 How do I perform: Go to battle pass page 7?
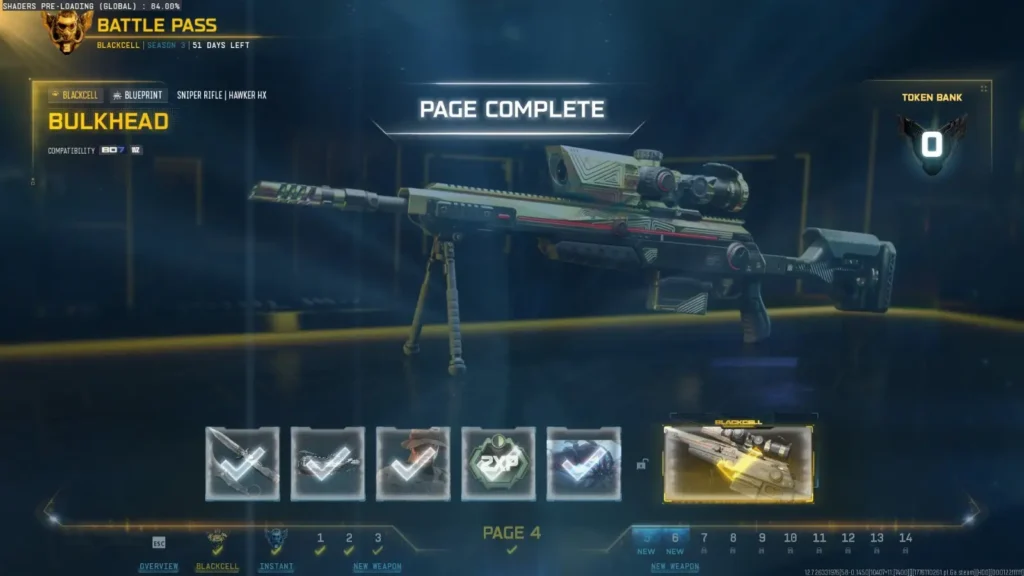click(x=704, y=542)
